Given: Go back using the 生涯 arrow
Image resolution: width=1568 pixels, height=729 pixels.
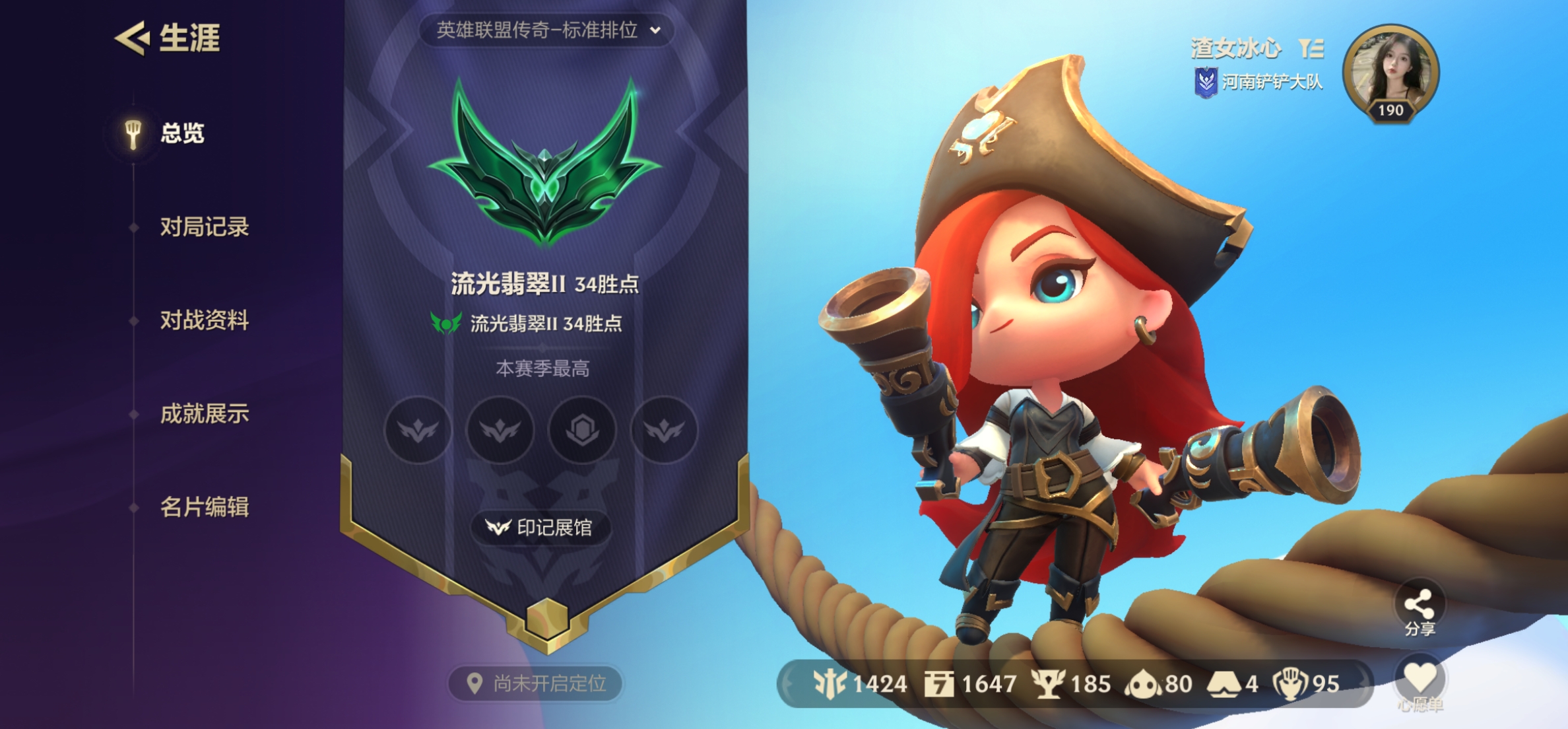Looking at the screenshot, I should (132, 38).
